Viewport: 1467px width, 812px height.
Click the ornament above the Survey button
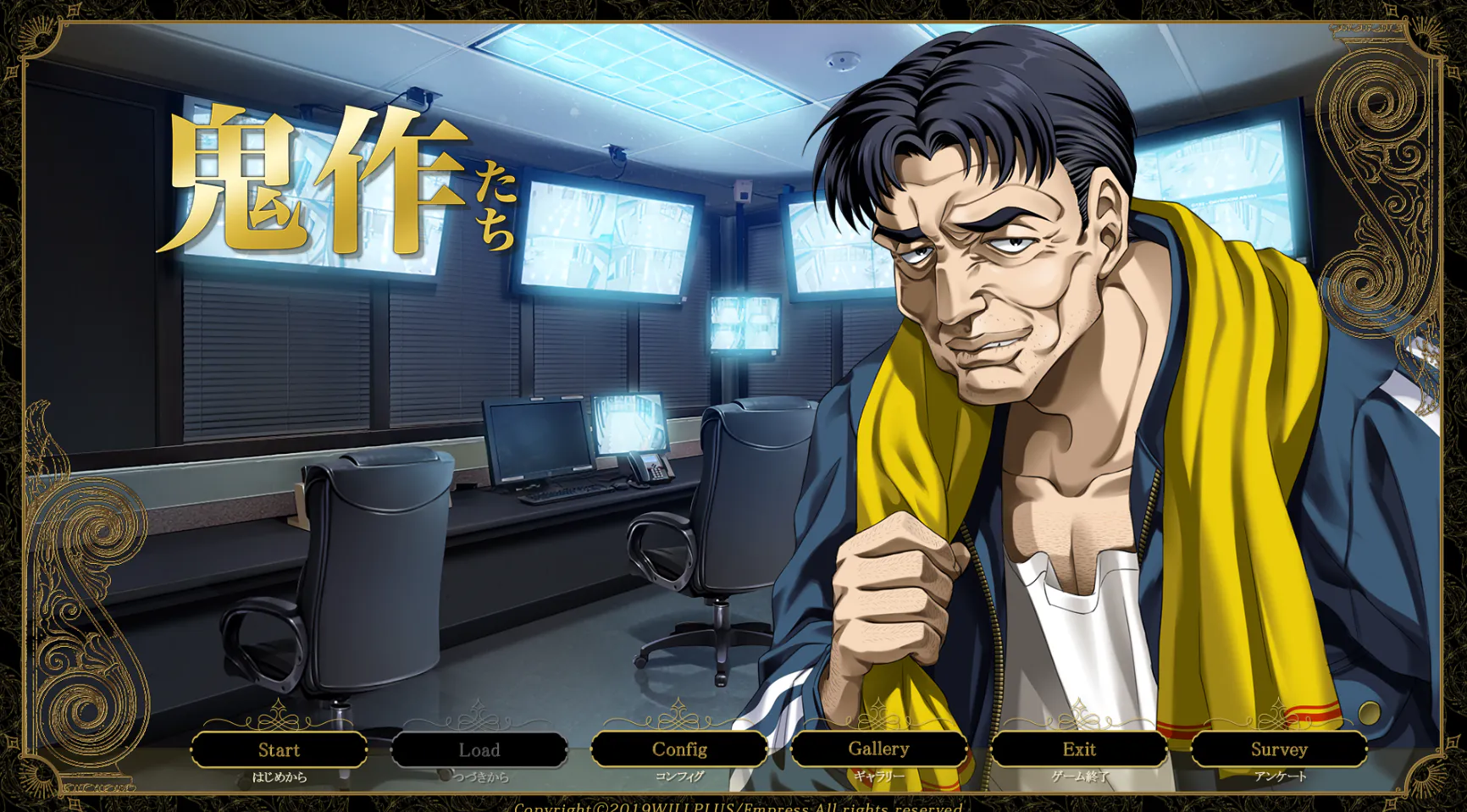coord(1278,721)
